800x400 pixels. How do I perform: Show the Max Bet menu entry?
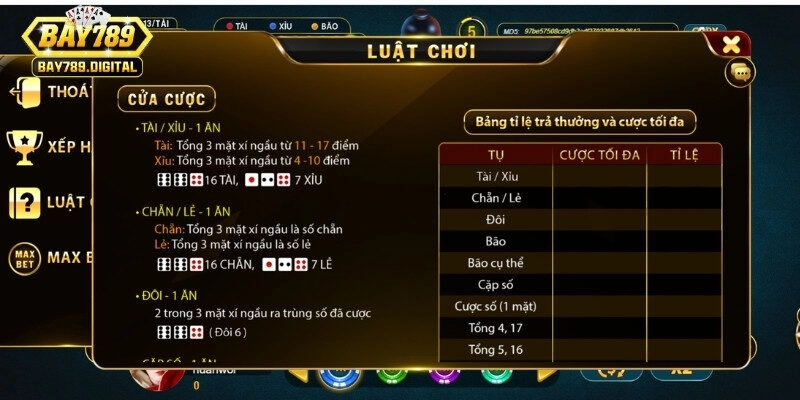pos(50,258)
